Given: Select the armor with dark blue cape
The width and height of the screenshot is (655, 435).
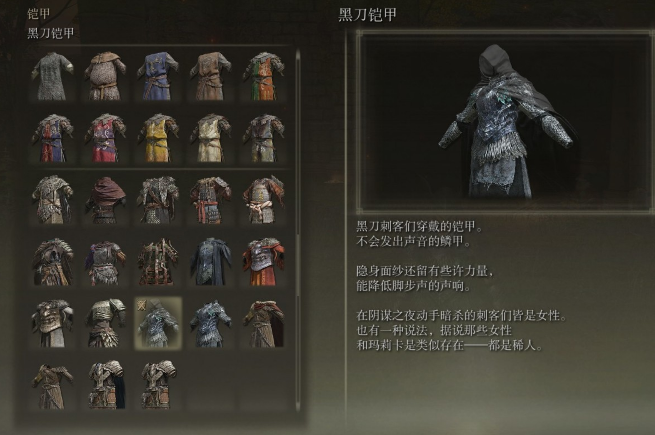Looking at the screenshot, I should pos(104,382).
